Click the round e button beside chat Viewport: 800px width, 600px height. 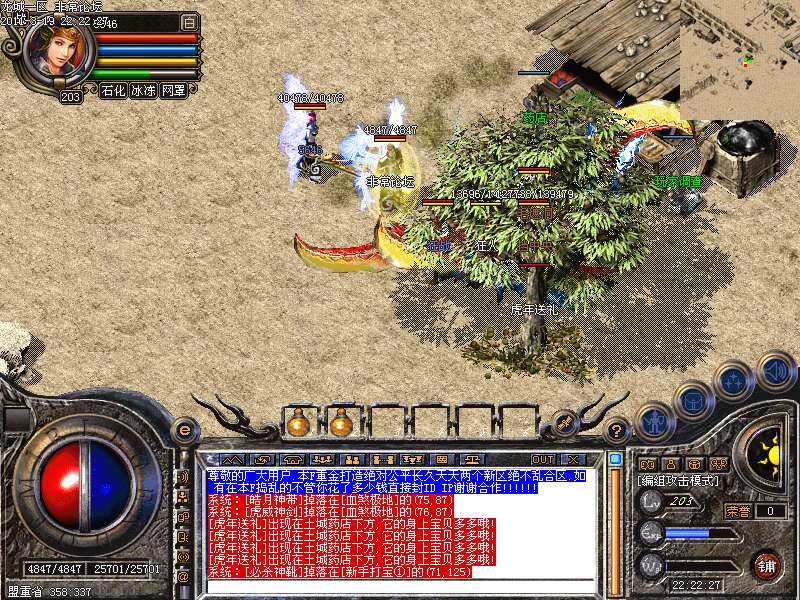tap(184, 431)
